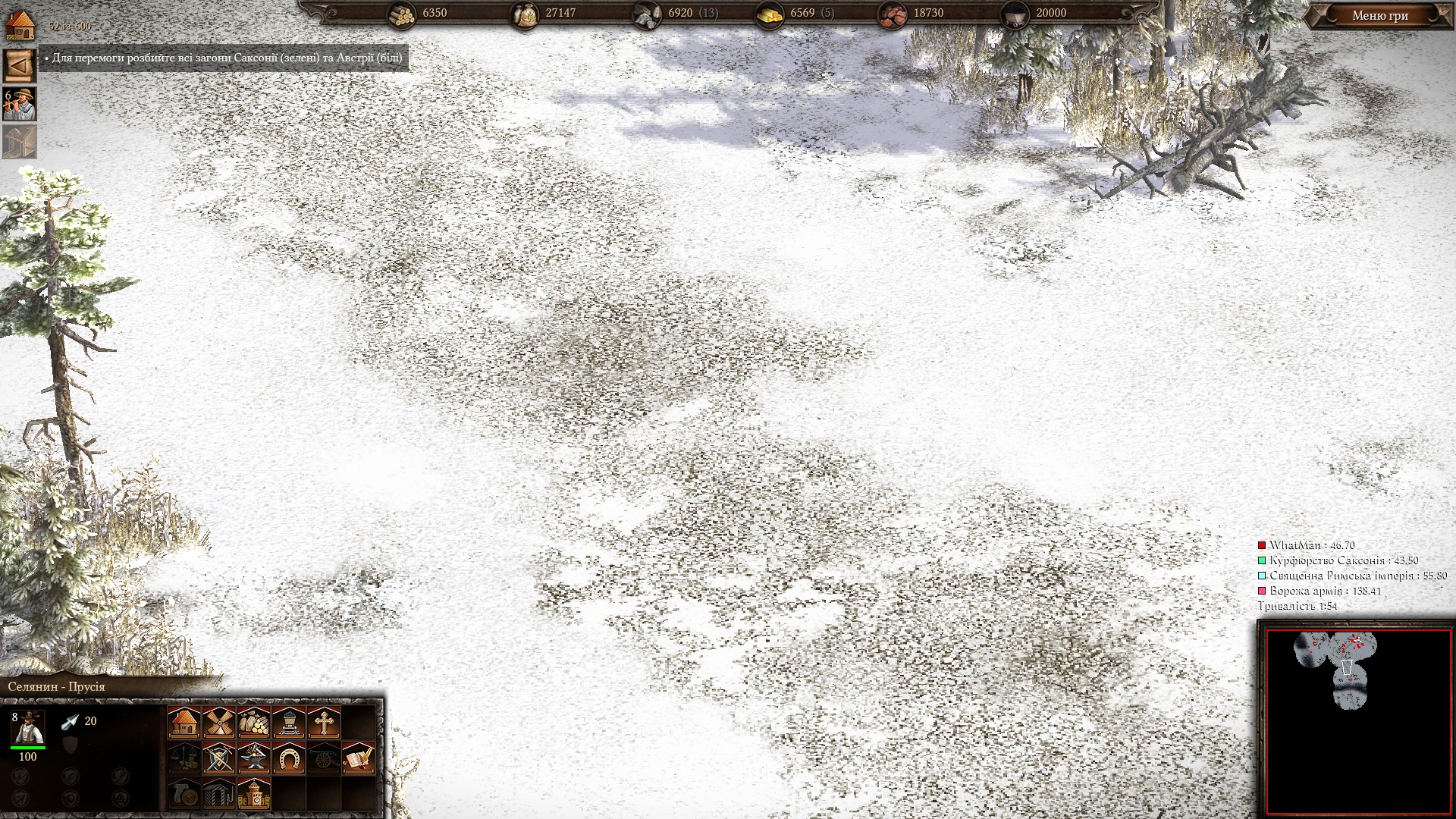Build a mine with the minecart icon
This screenshot has height=819, width=1456.
[288, 723]
